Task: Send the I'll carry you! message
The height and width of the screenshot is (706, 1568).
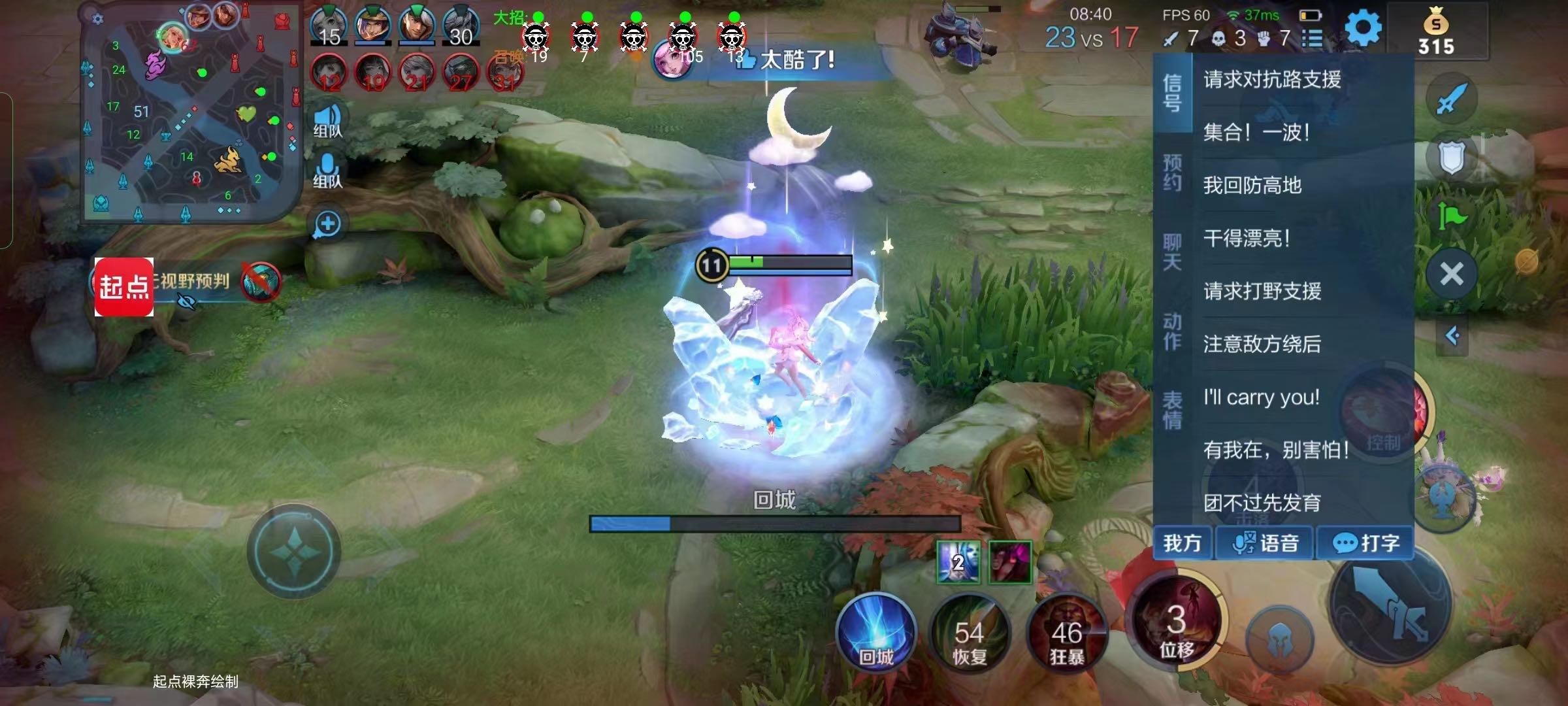Action: pyautogui.click(x=1261, y=397)
